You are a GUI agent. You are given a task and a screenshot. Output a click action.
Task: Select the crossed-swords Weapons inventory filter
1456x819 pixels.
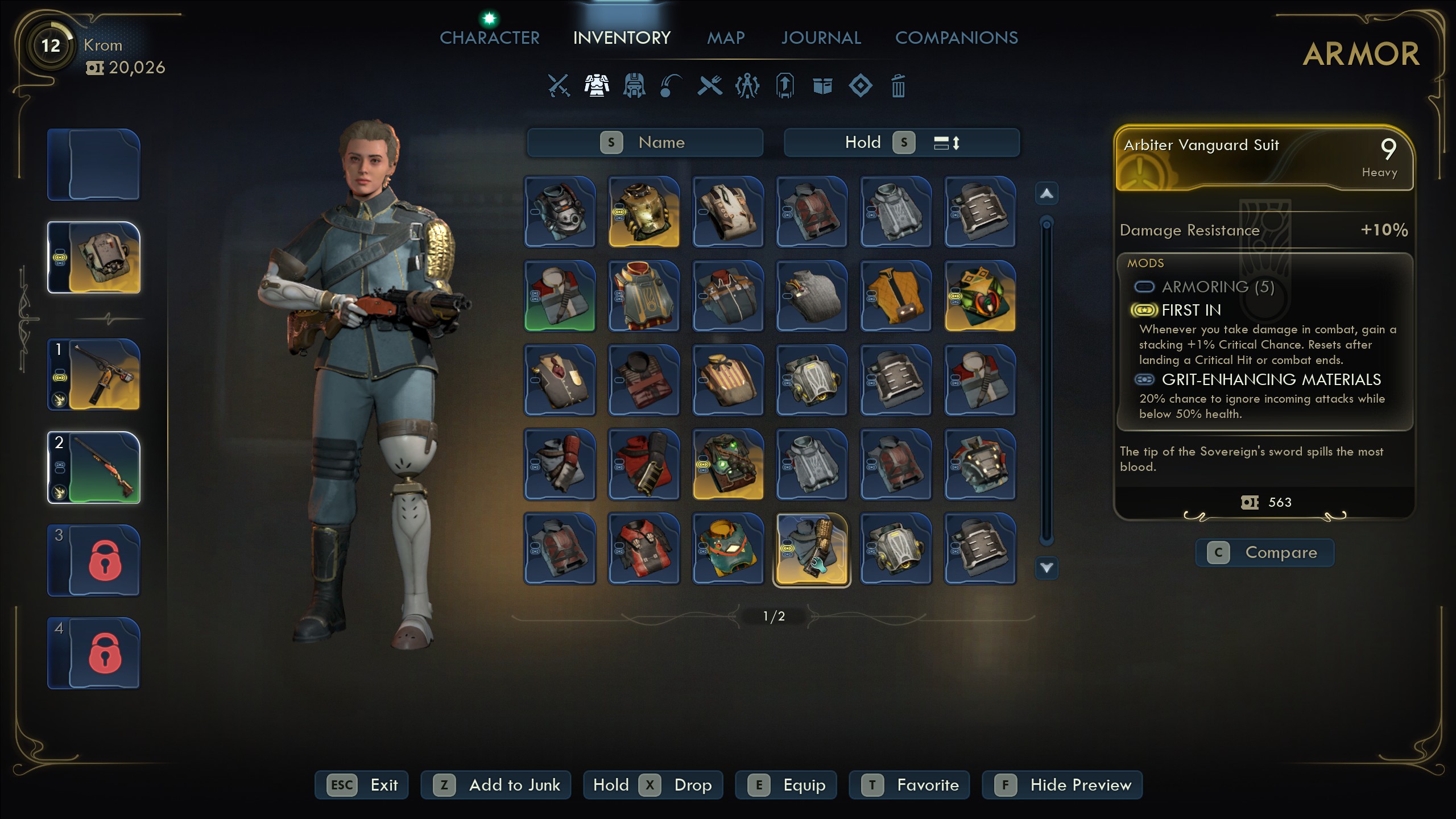click(559, 86)
